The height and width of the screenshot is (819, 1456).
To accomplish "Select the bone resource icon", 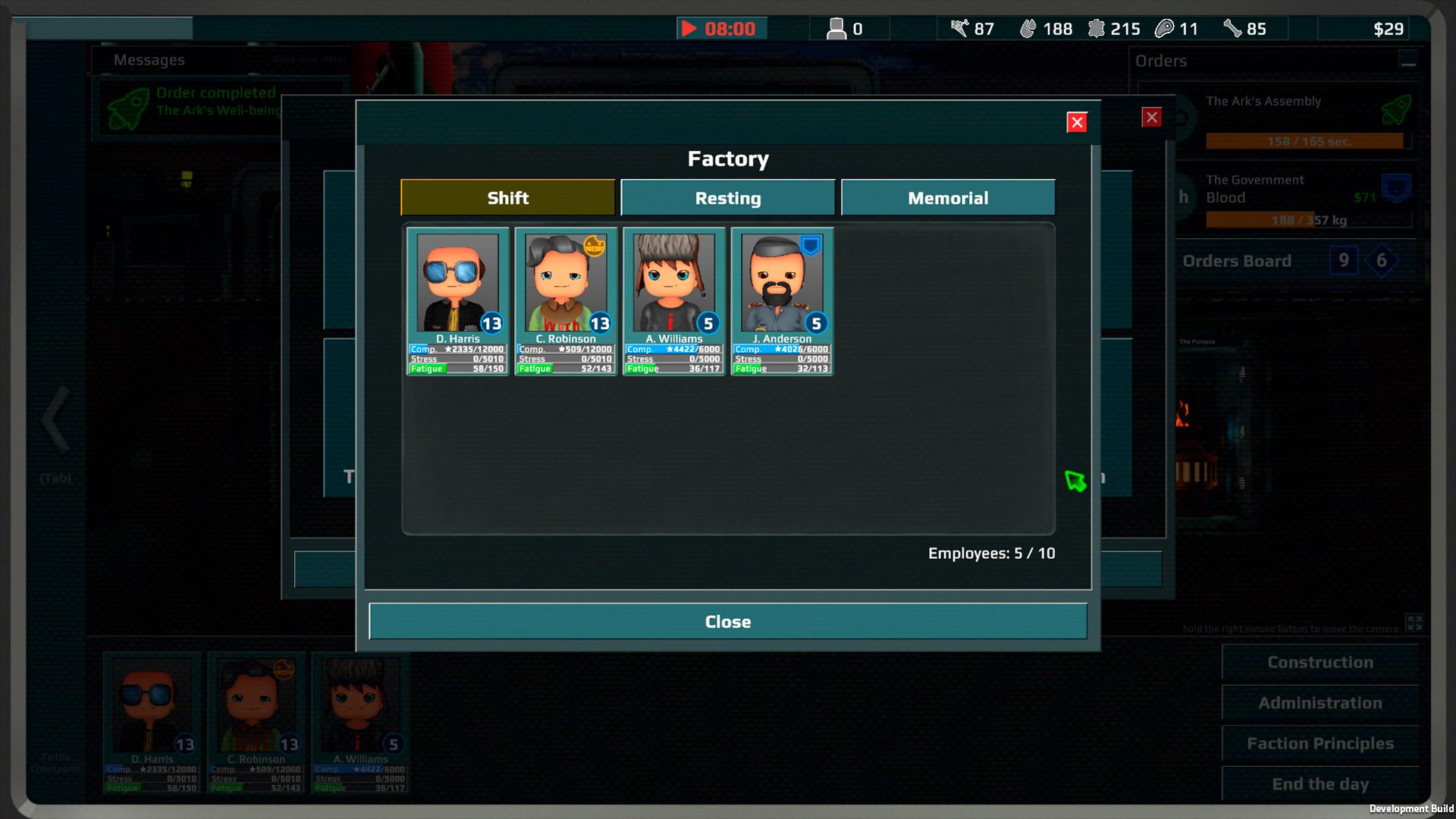I will [x=1230, y=29].
